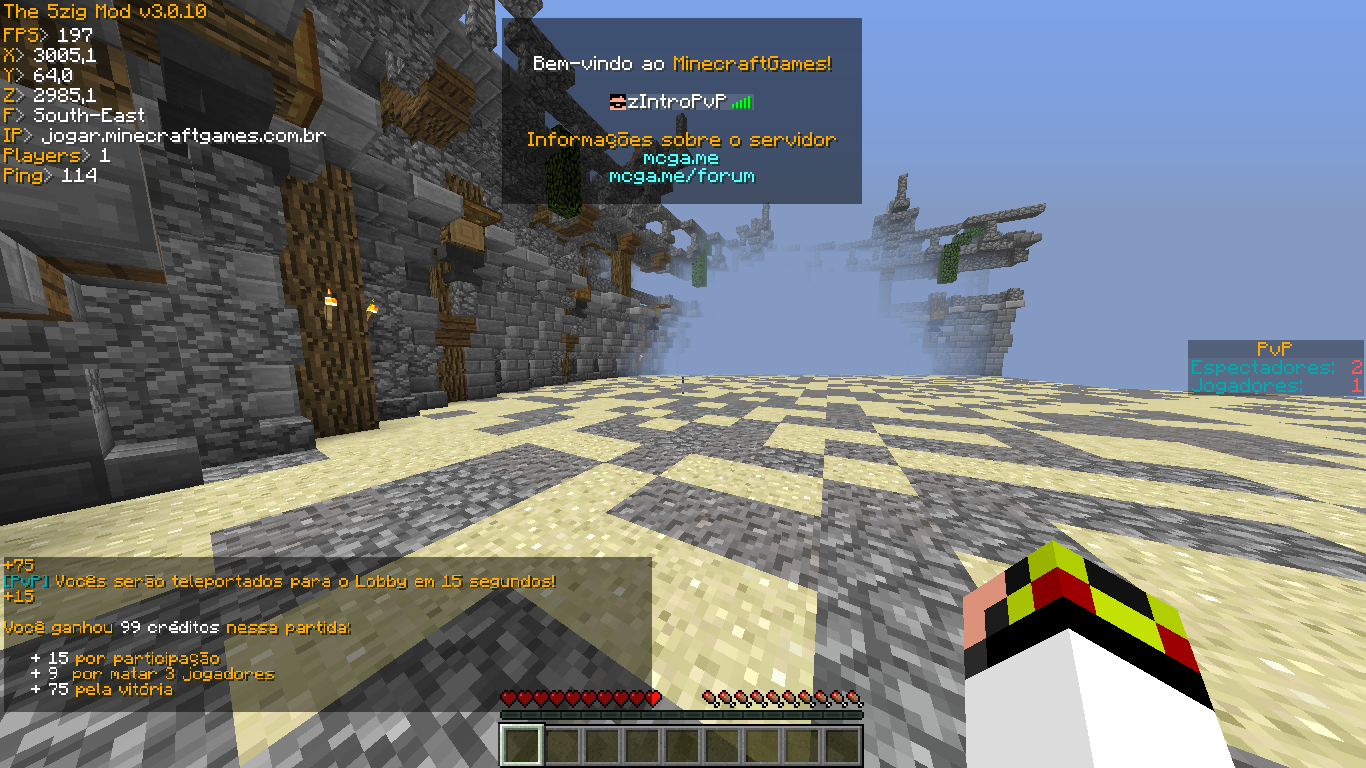Select the zIntroPvP player entry in the player list
The image size is (1366, 768).
(676, 102)
